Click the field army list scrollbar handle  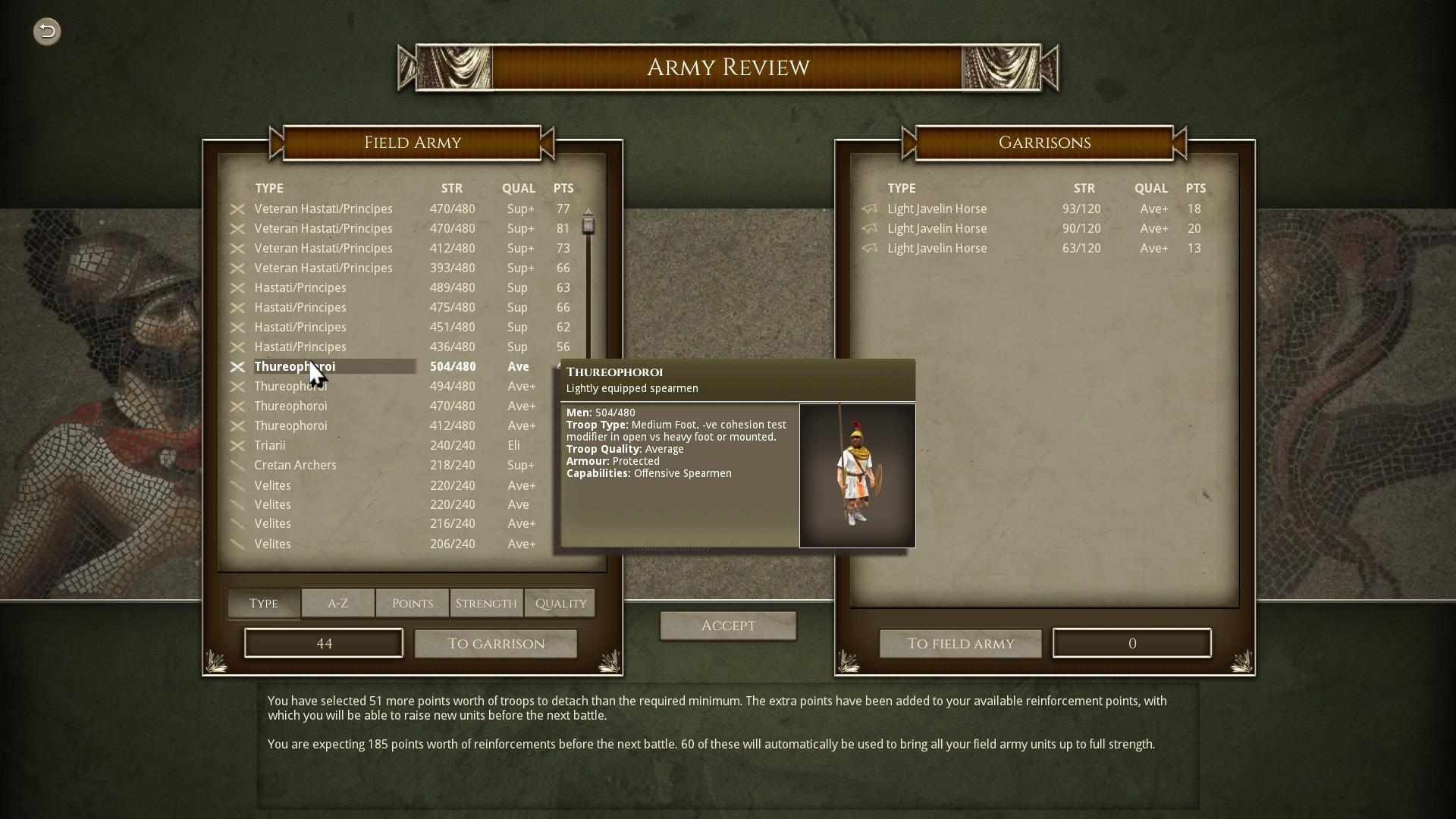588,225
